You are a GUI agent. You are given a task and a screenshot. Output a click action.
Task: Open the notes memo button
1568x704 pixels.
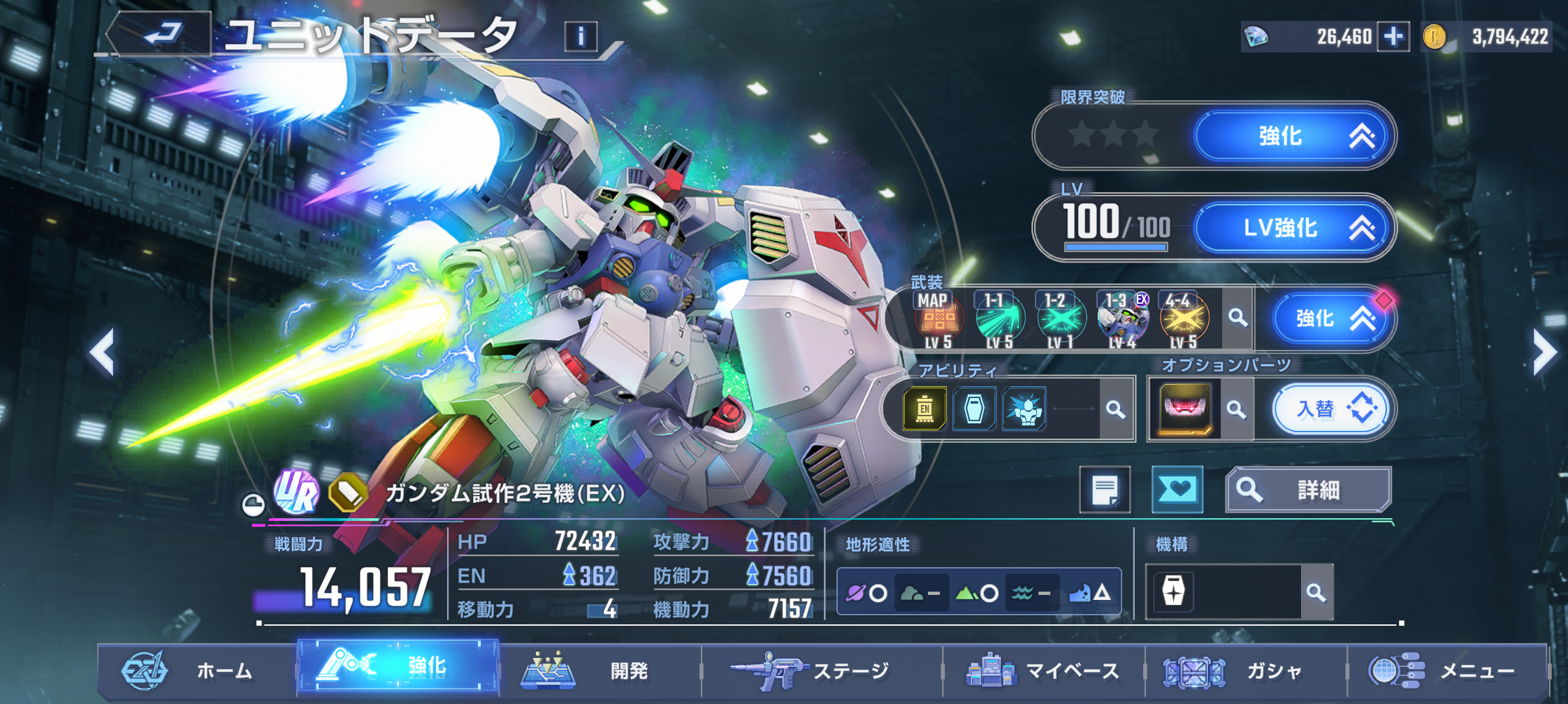[1105, 490]
